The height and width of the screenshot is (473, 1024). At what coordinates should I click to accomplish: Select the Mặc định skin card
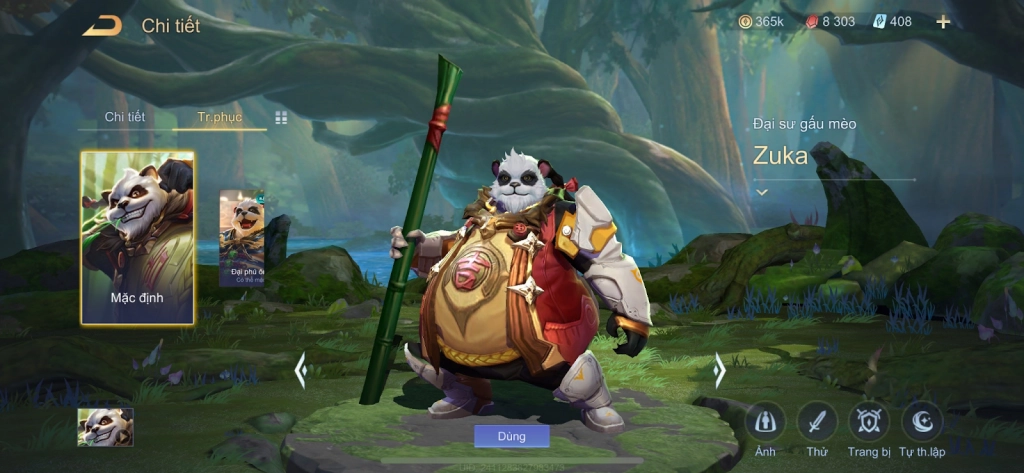point(137,238)
